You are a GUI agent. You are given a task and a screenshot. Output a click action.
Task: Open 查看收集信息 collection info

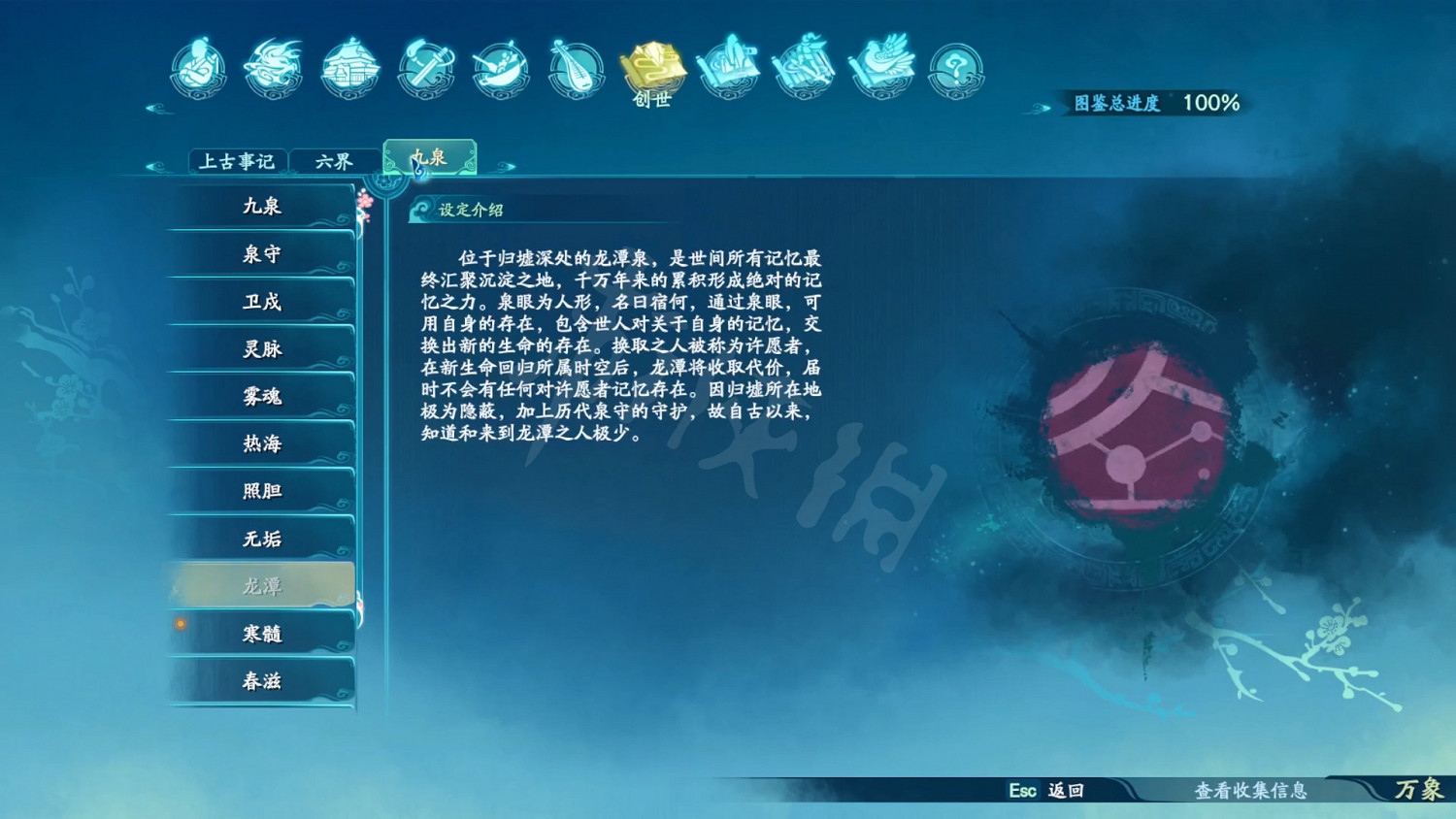click(1252, 791)
